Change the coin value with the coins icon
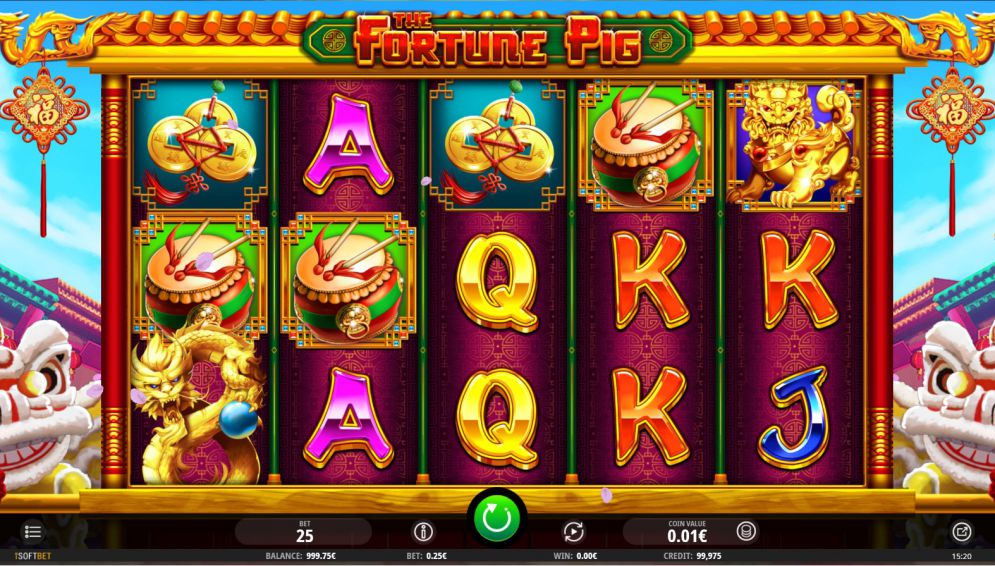 pyautogui.click(x=745, y=532)
